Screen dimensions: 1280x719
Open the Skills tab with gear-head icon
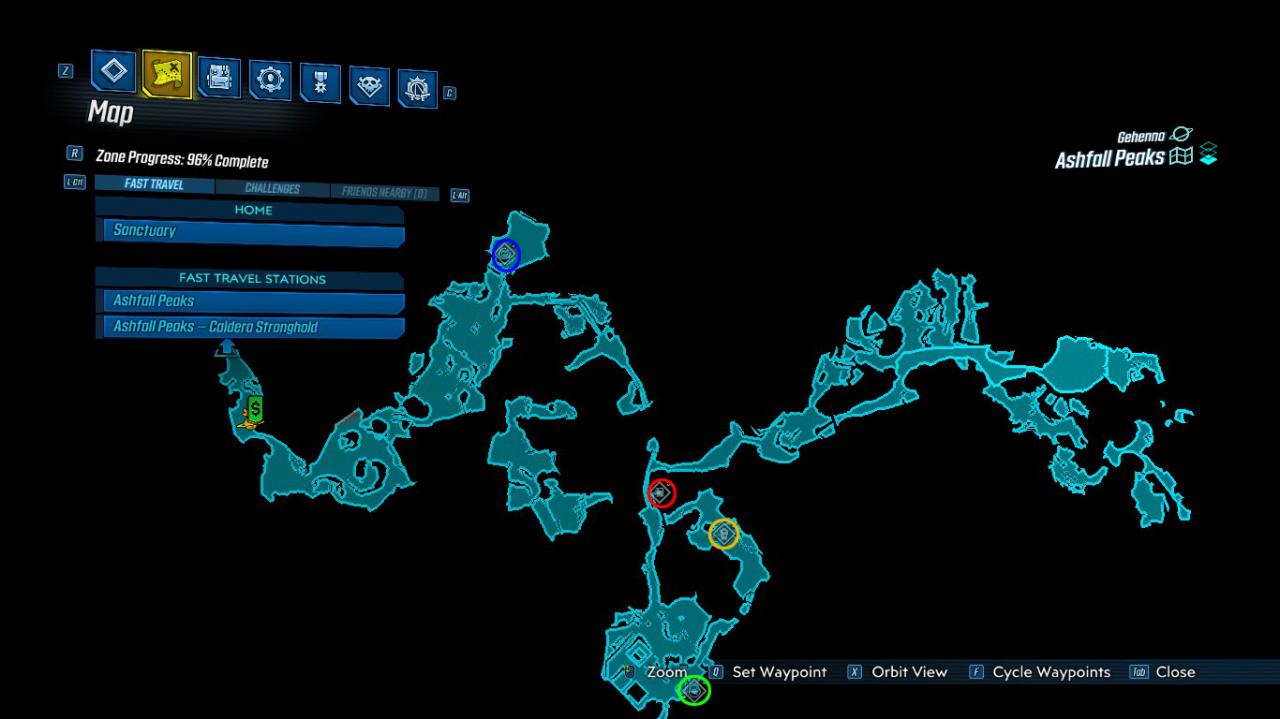(x=270, y=80)
